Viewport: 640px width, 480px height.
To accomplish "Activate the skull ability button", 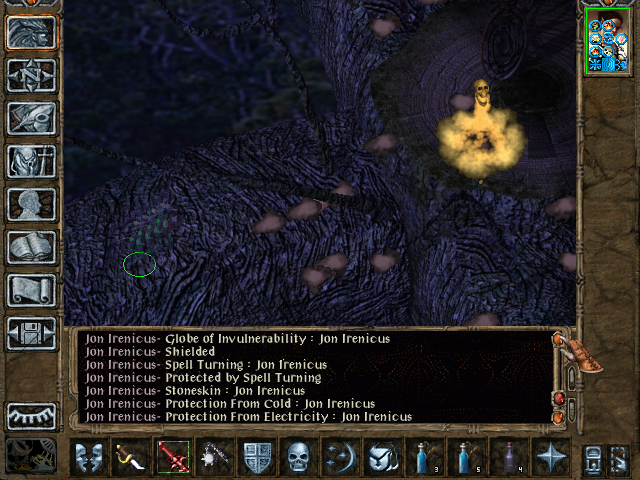I will [298, 458].
